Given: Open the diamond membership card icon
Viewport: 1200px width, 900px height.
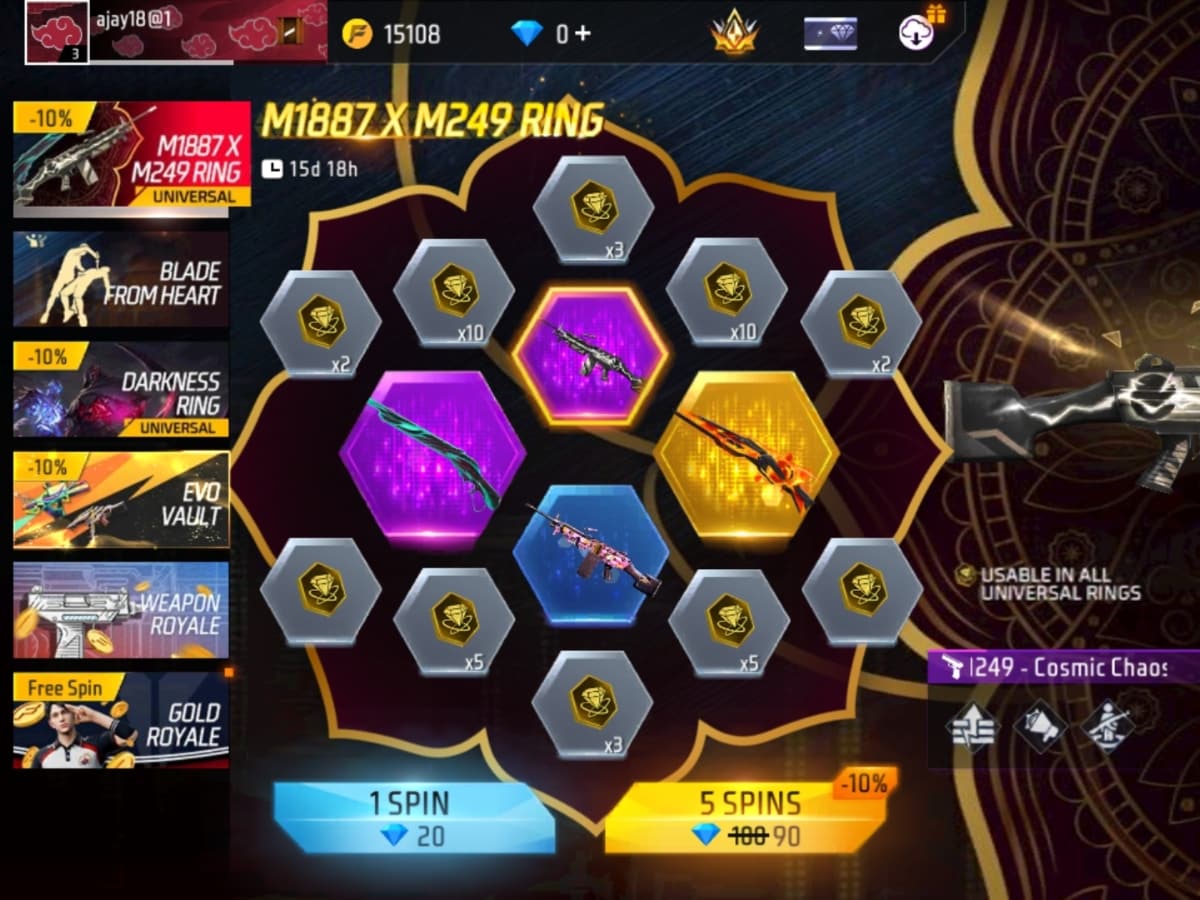Looking at the screenshot, I should pyautogui.click(x=830, y=34).
